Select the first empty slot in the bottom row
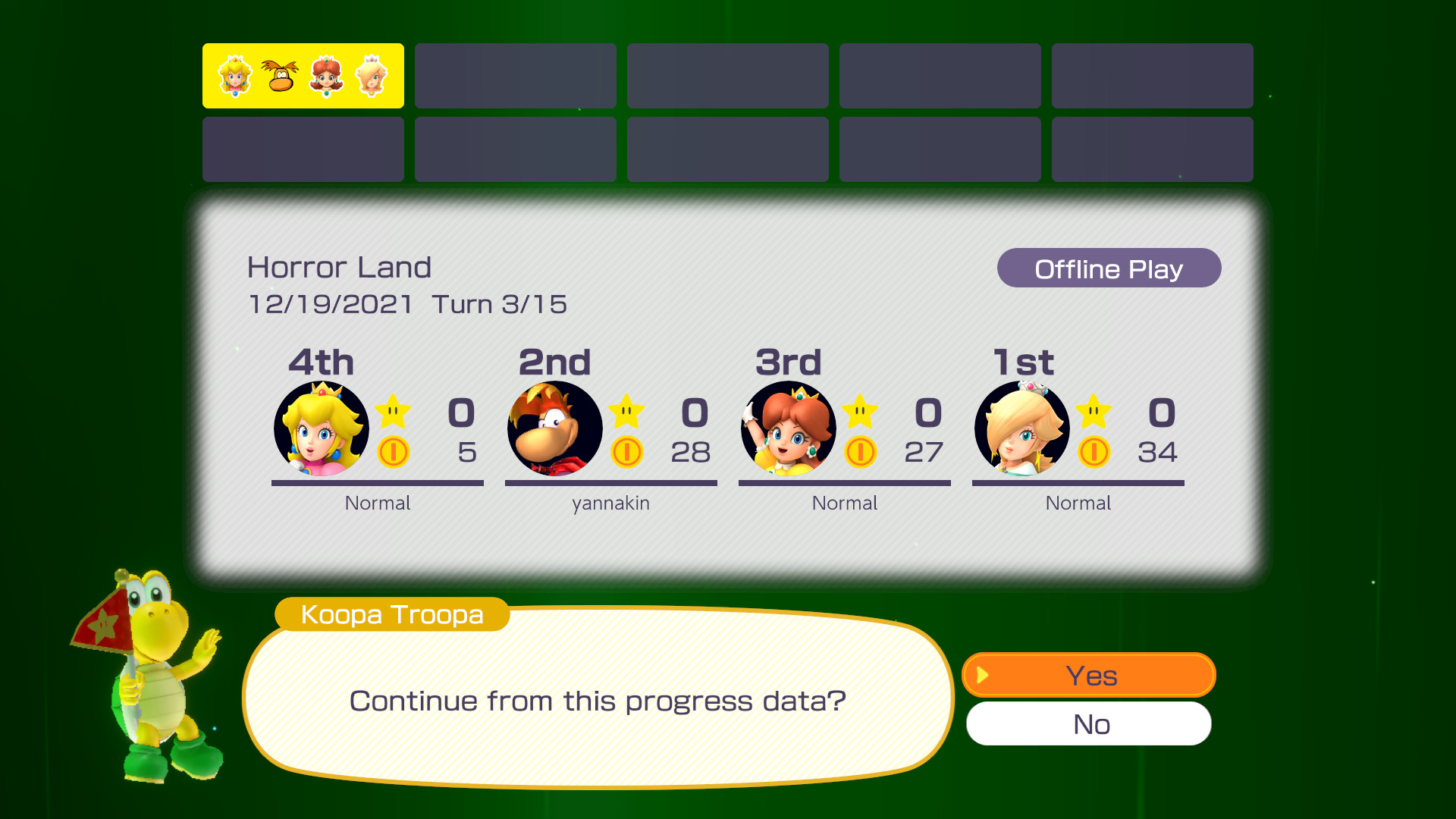This screenshot has width=1456, height=819. click(x=303, y=149)
